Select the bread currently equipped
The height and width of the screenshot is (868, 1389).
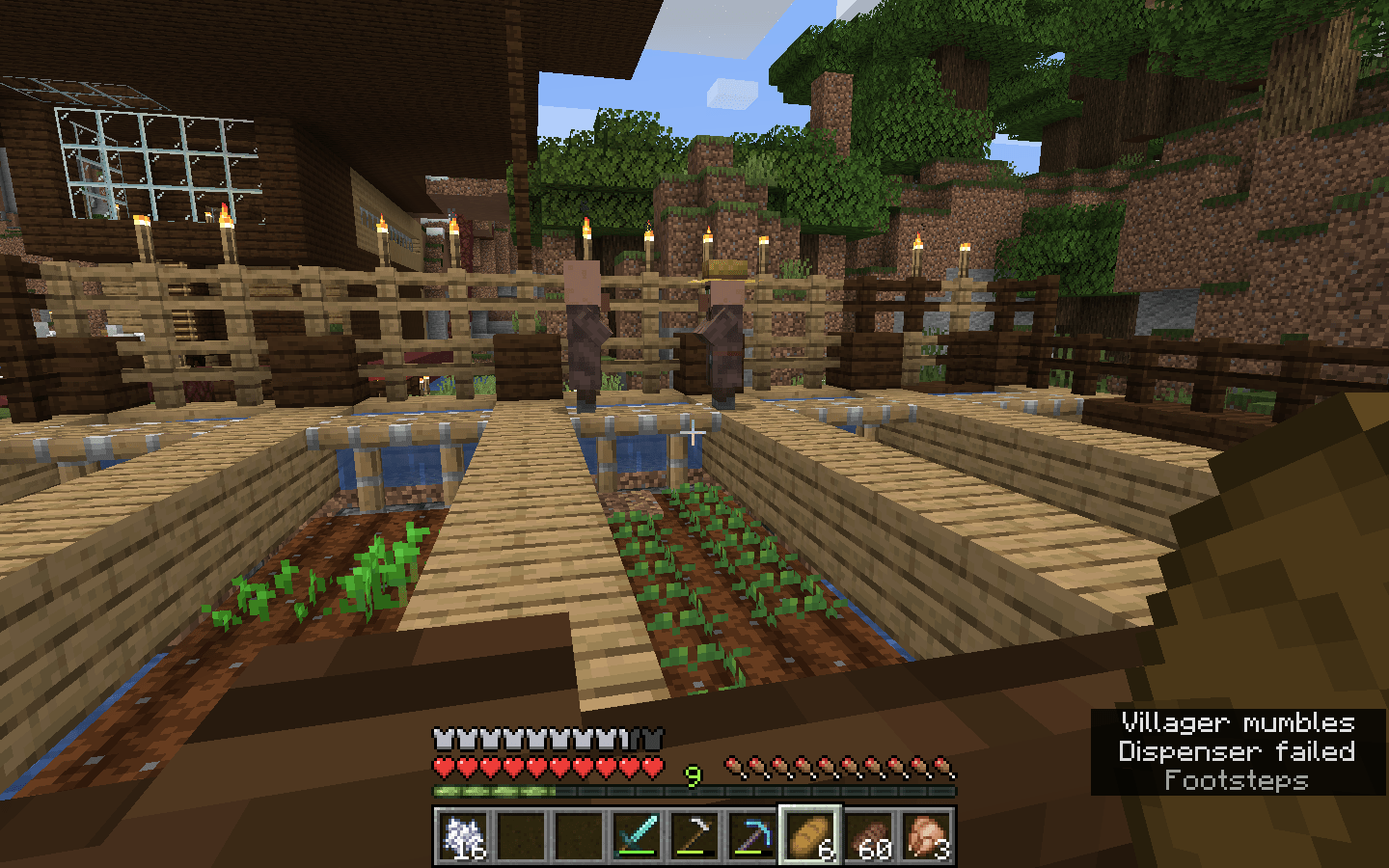pyautogui.click(x=812, y=834)
